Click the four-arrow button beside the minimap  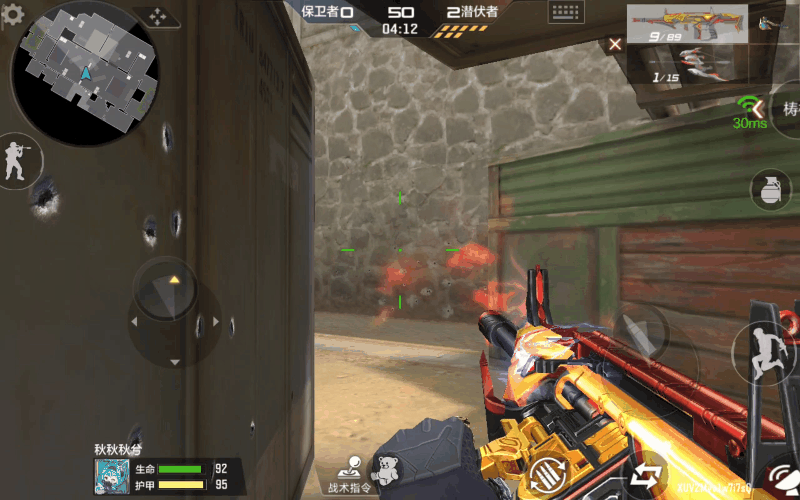point(158,17)
